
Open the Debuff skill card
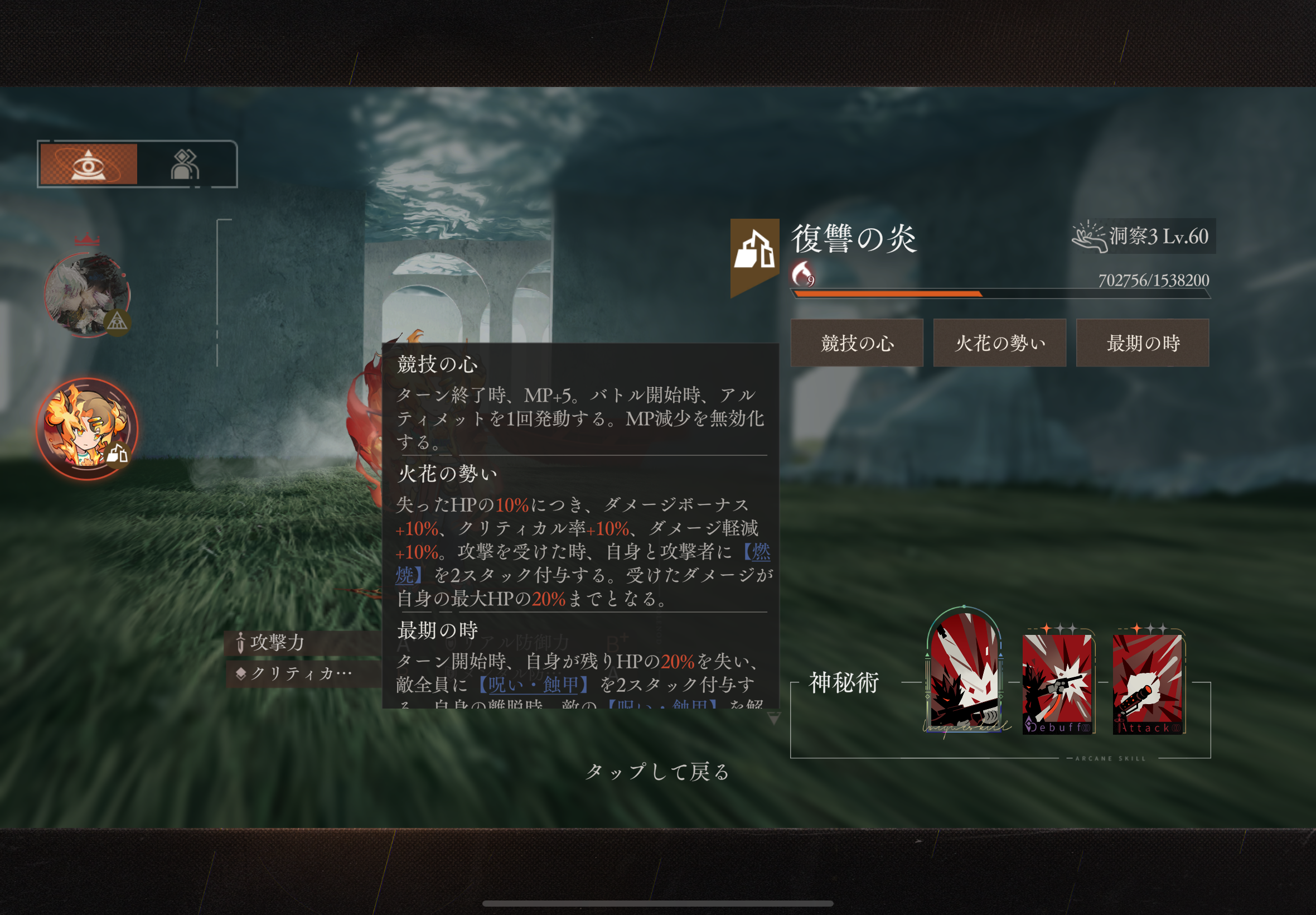point(1057,683)
